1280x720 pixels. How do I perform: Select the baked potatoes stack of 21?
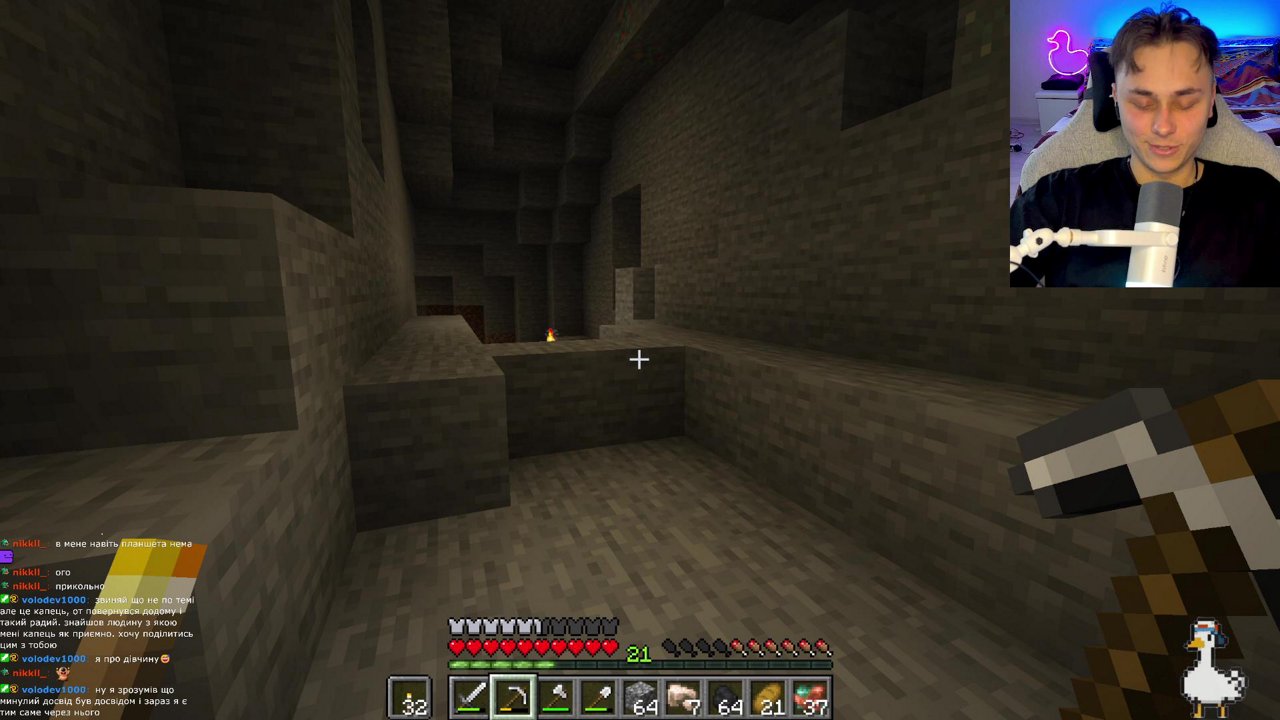770,696
